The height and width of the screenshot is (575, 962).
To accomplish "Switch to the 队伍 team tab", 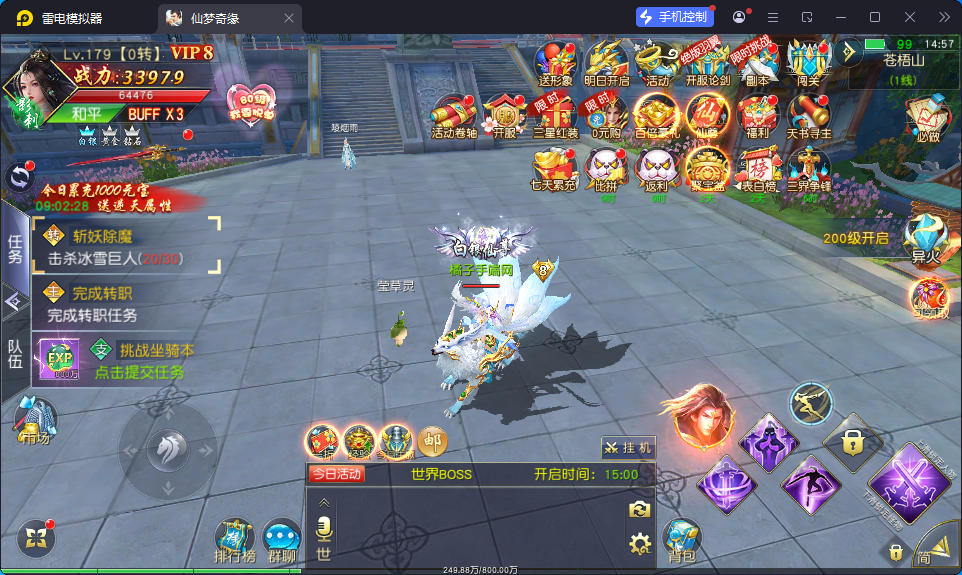I will coord(15,355).
